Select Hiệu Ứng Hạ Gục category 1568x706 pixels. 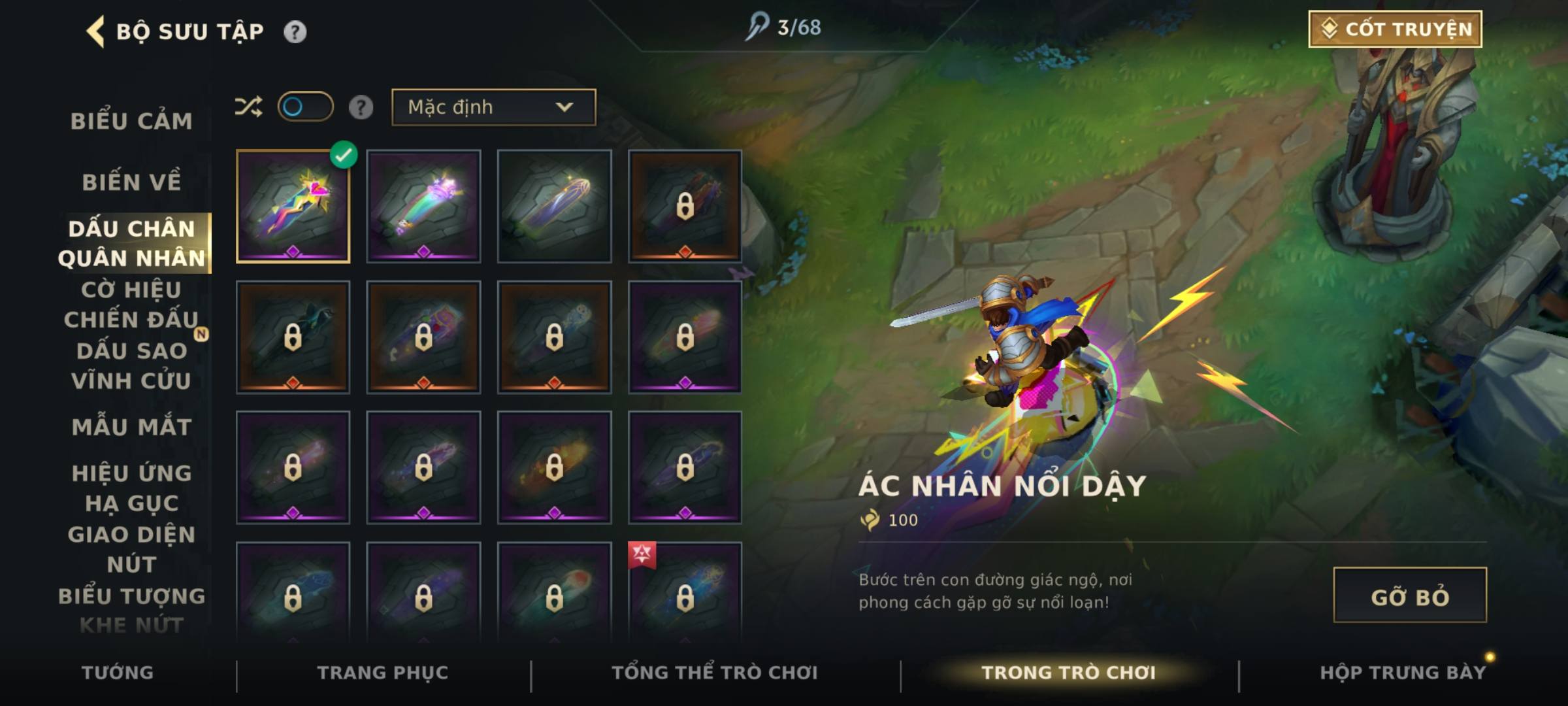(131, 488)
